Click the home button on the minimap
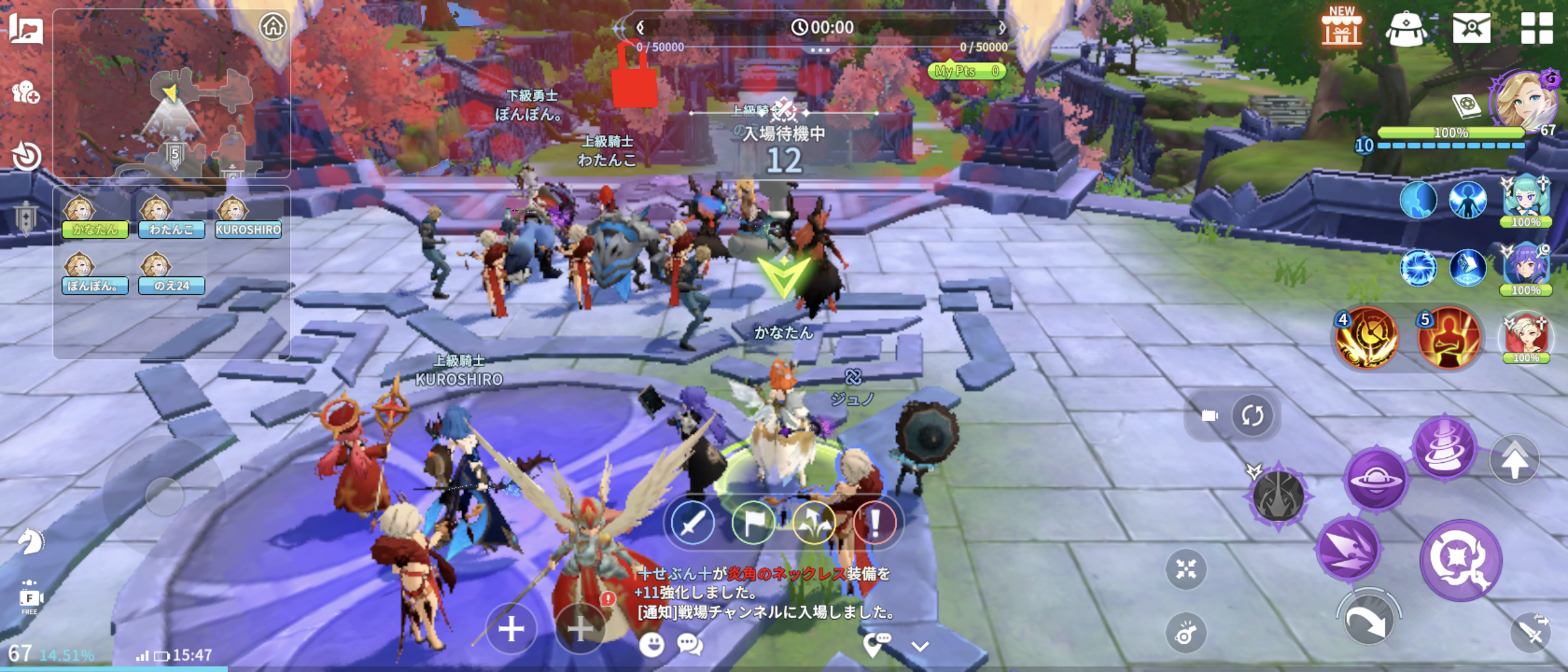The width and height of the screenshot is (1568, 672). click(273, 27)
